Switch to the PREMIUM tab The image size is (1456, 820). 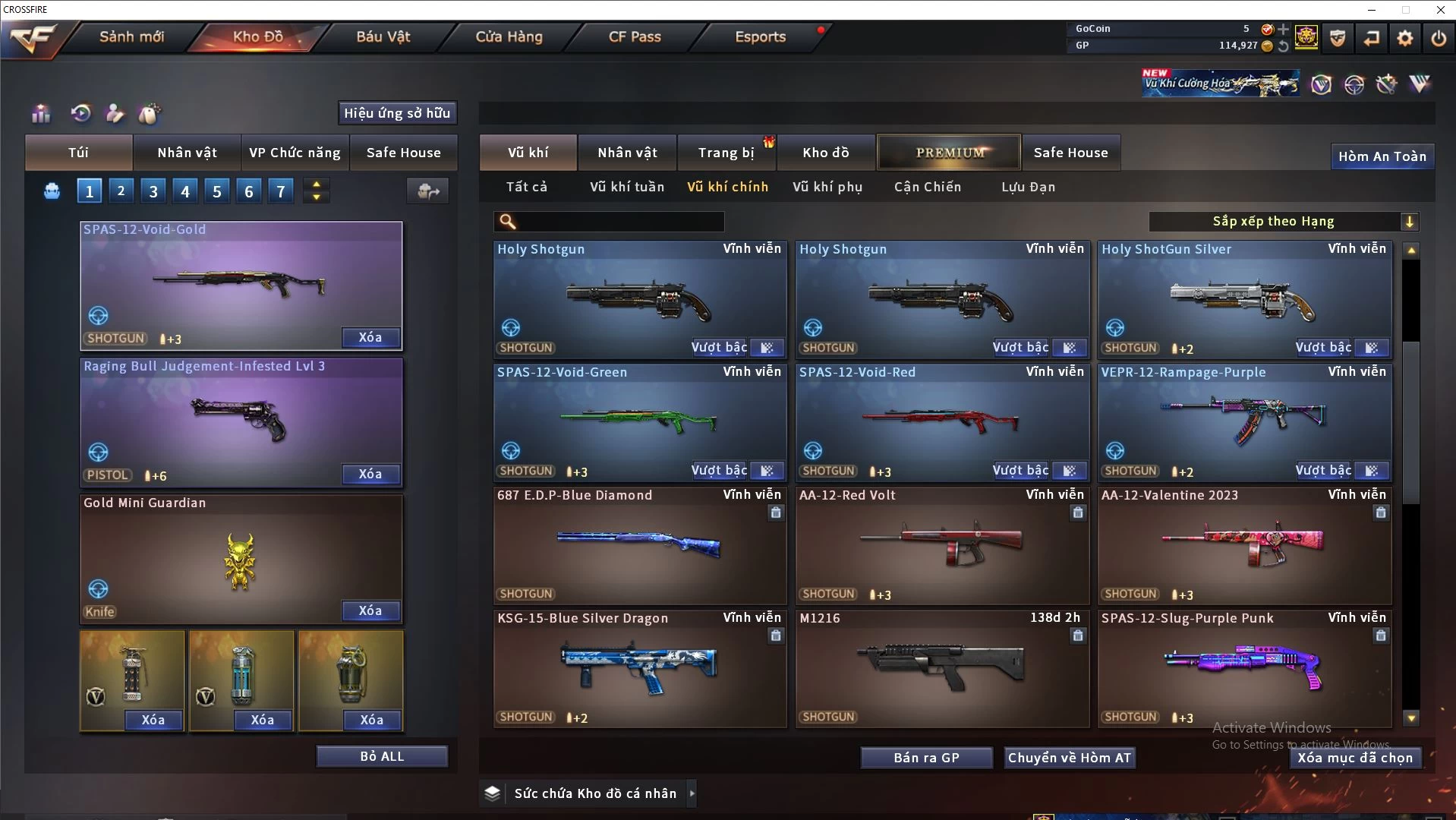pyautogui.click(x=950, y=153)
